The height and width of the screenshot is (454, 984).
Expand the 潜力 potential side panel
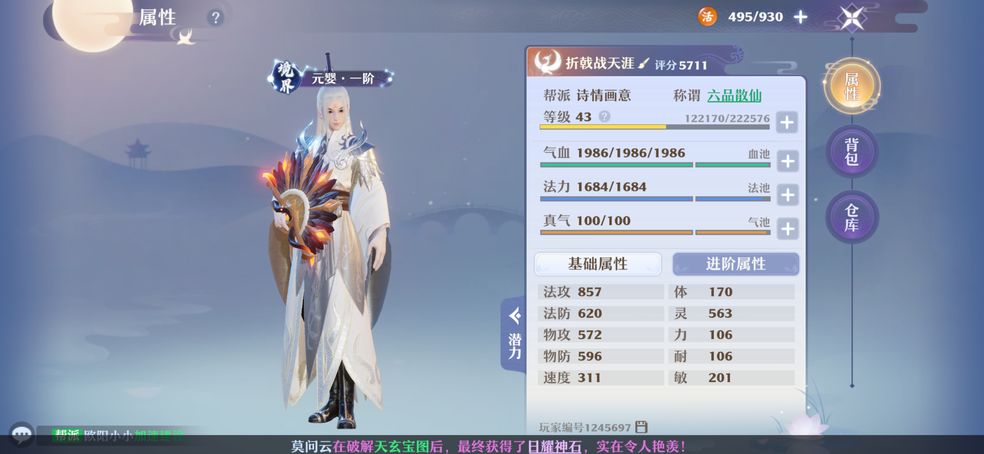[514, 335]
